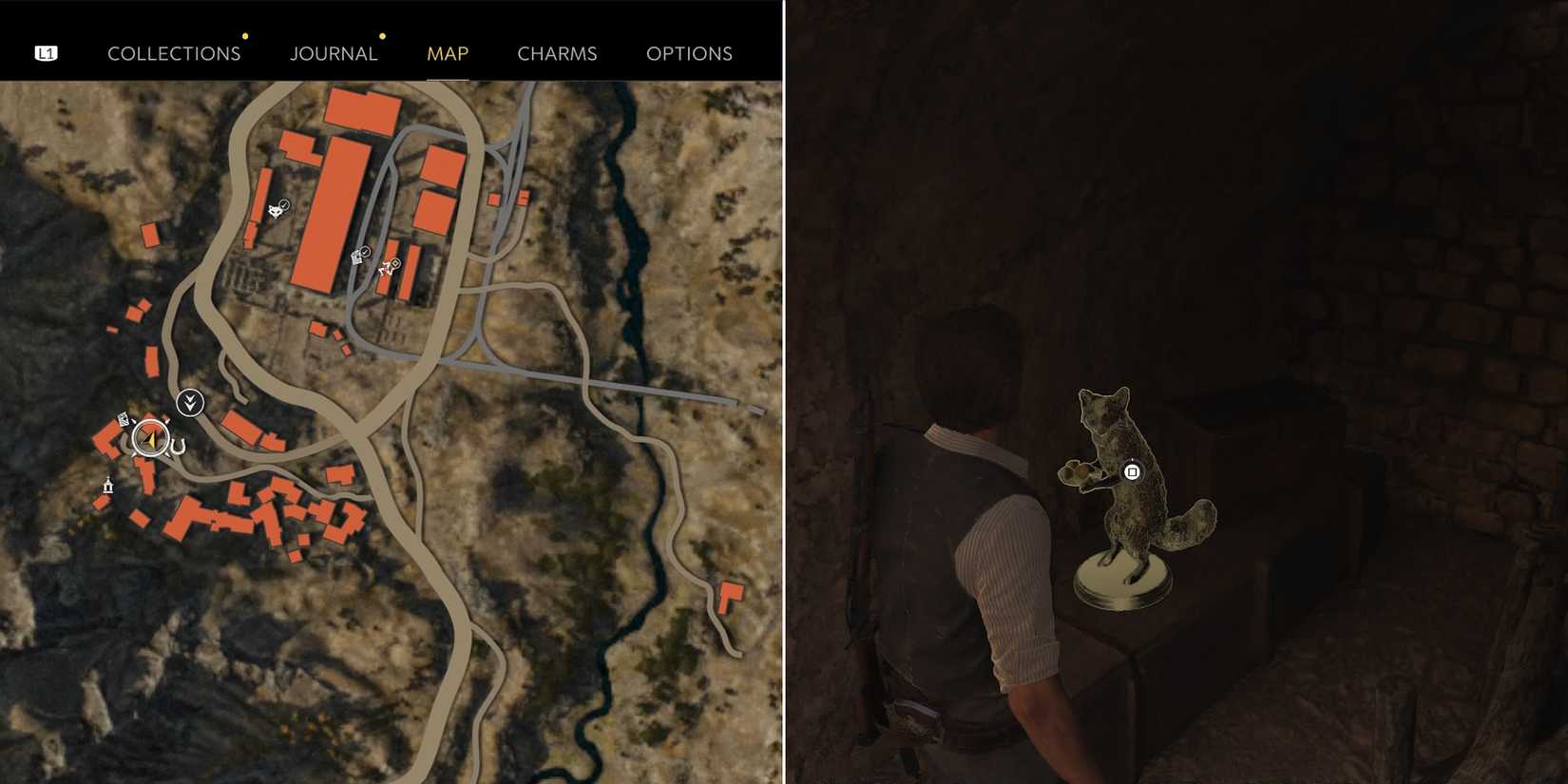Open the JOURNAL menu
The height and width of the screenshot is (784, 1568).
click(x=334, y=53)
